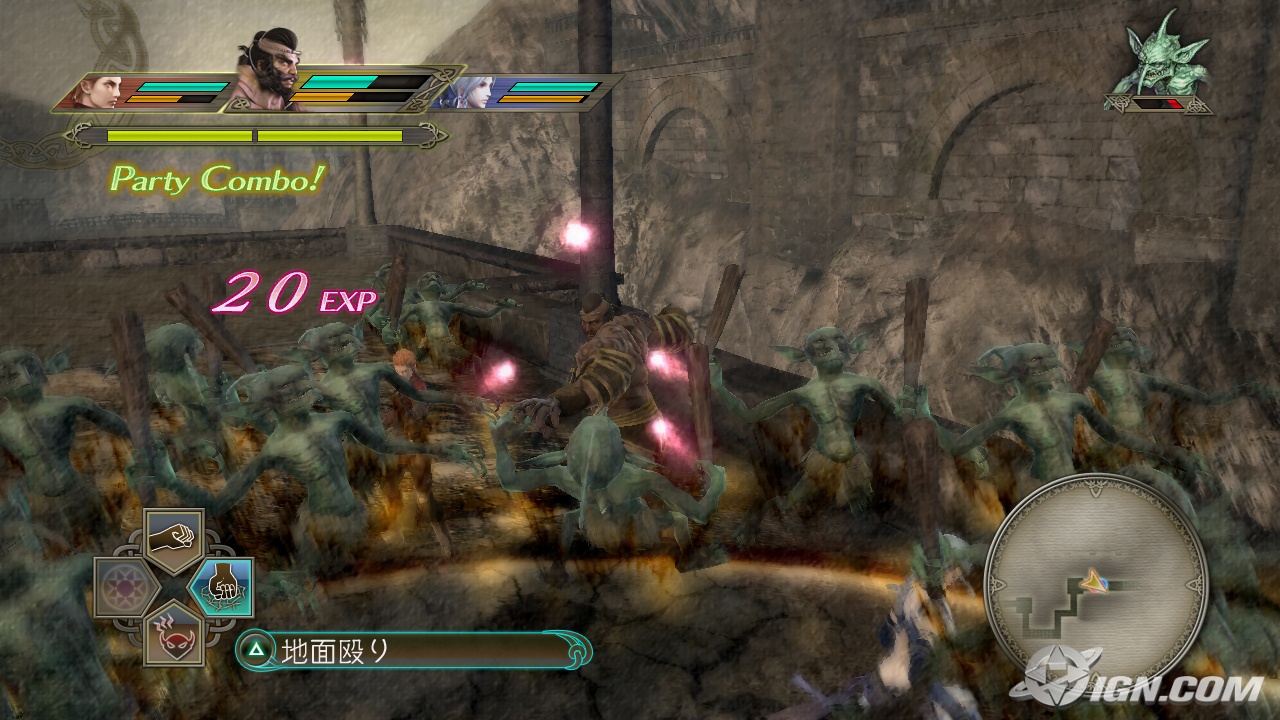Trigger the angry red demon face skill

pos(173,634)
